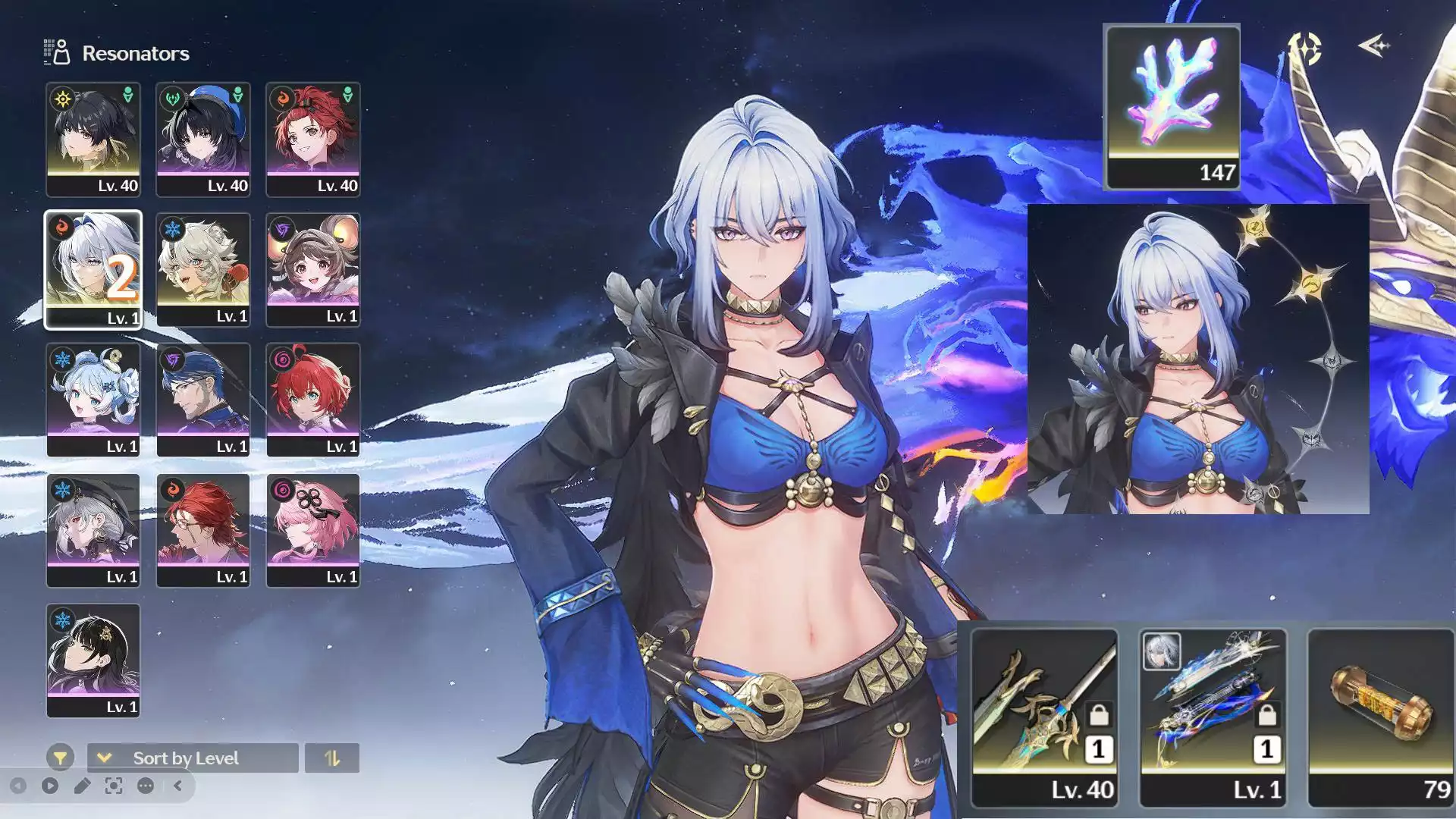The height and width of the screenshot is (819, 1456).
Task: Click the yellow chevron inside the sort box
Action: point(104,757)
